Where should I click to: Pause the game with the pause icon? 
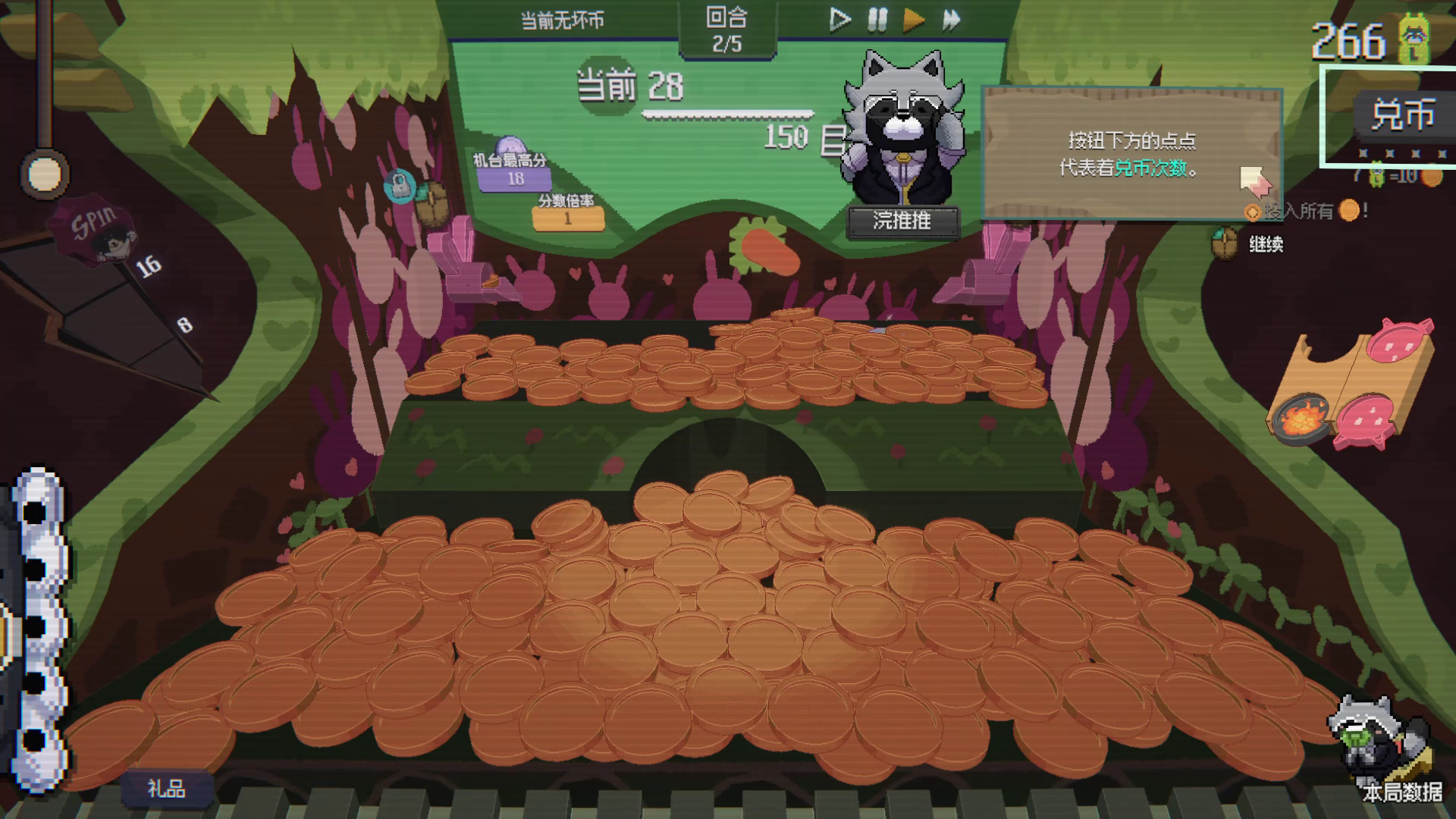pyautogui.click(x=877, y=20)
